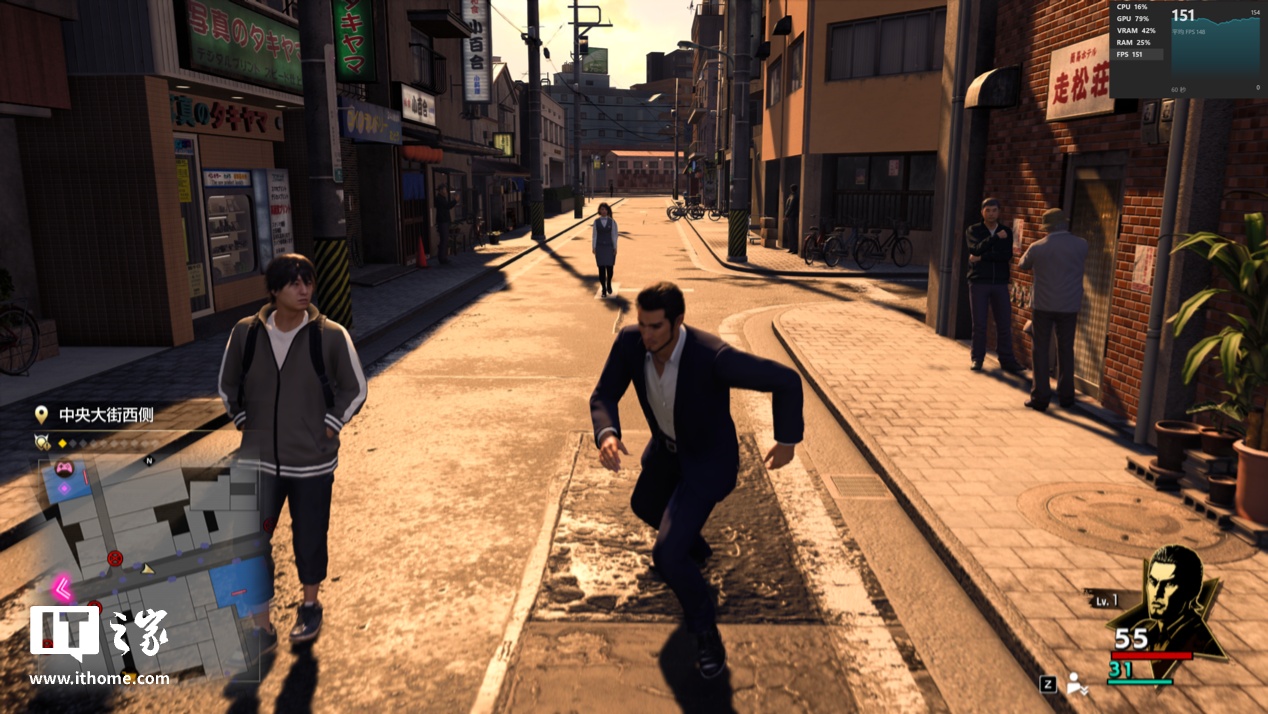Select the FPS row in performance overlay
Screen dimensions: 1268x714
(1137, 54)
